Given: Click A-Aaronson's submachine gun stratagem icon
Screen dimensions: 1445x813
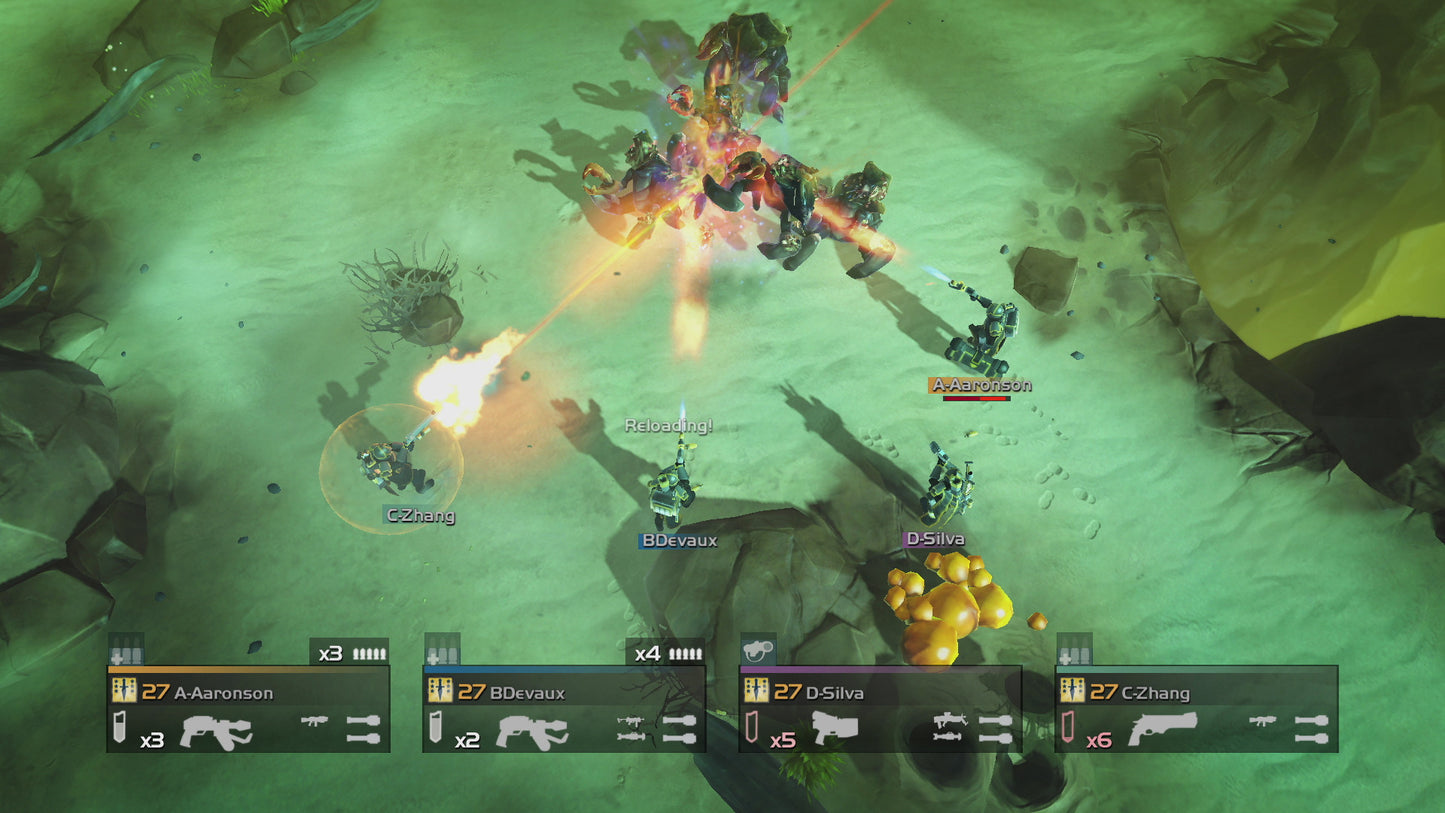Looking at the screenshot, I should coord(314,722).
